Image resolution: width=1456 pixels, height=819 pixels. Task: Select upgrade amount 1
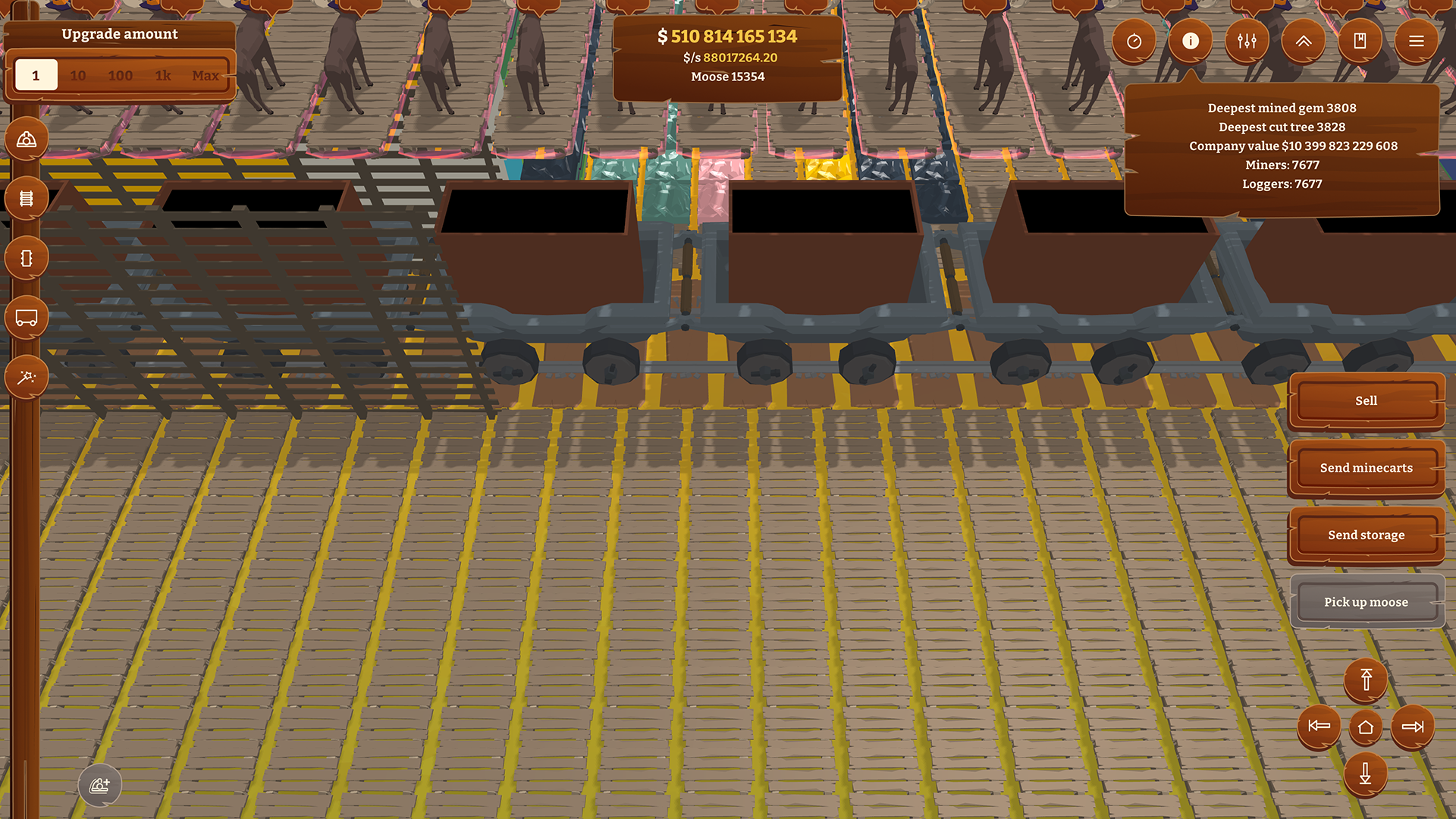coord(36,75)
